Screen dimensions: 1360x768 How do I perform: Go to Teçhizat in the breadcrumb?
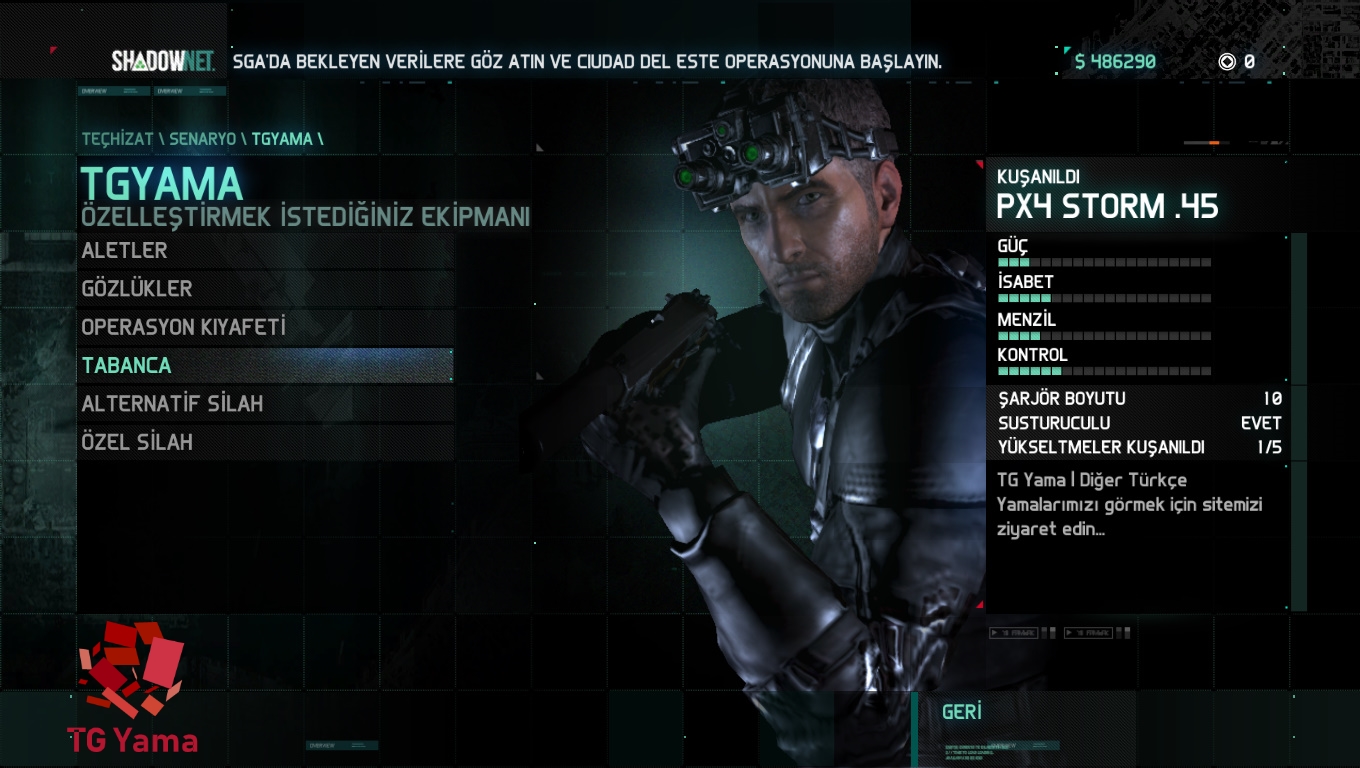117,139
